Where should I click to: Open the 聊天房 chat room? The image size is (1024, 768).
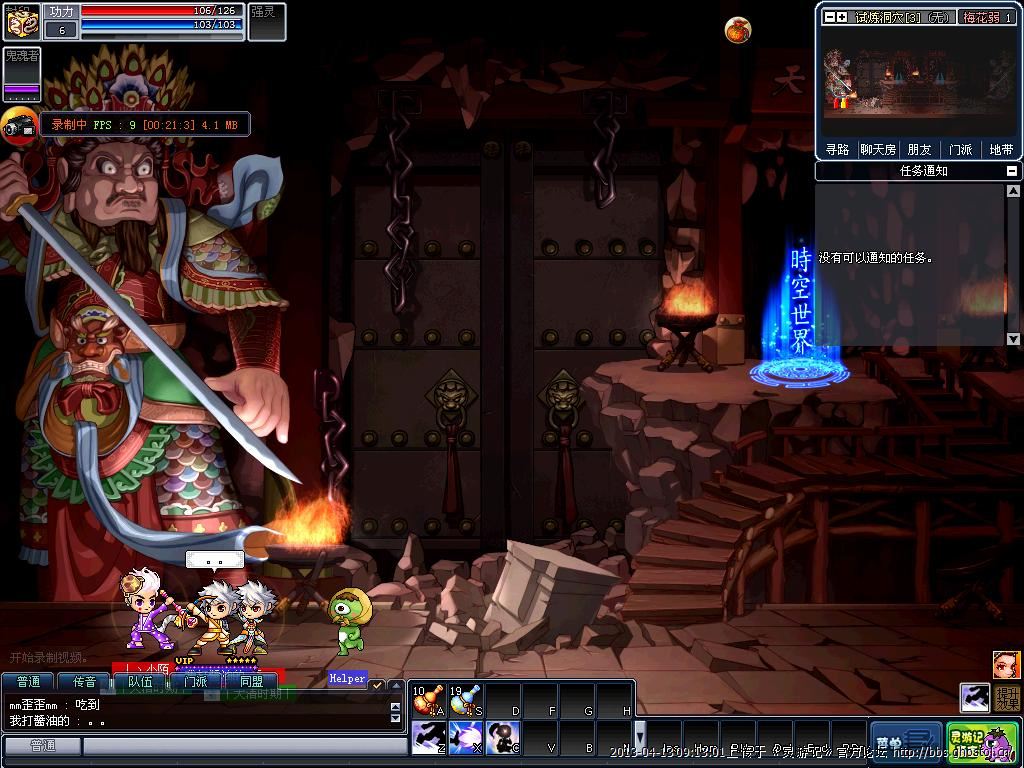pyautogui.click(x=878, y=150)
